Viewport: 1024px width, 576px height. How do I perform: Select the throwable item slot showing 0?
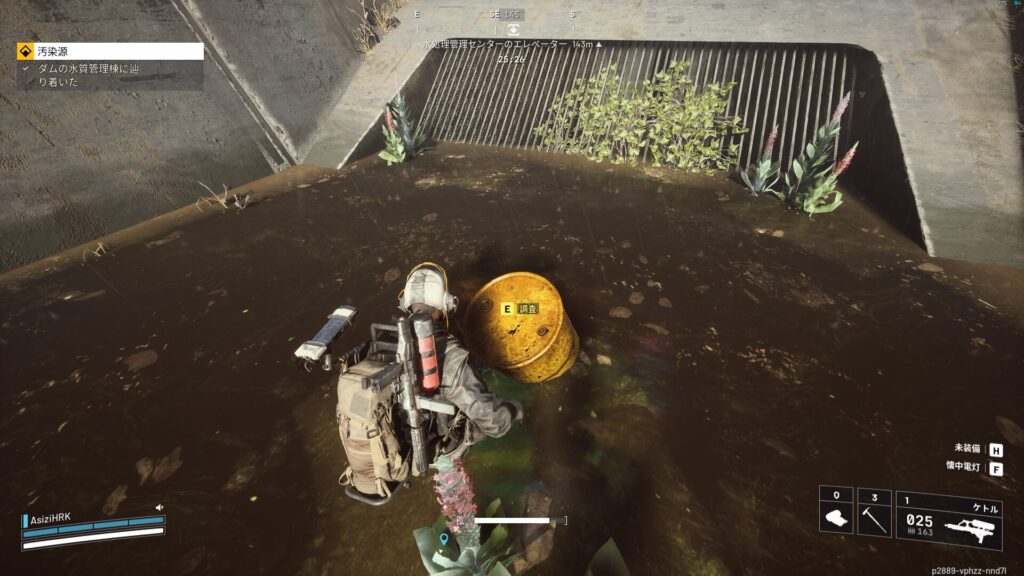[835, 512]
